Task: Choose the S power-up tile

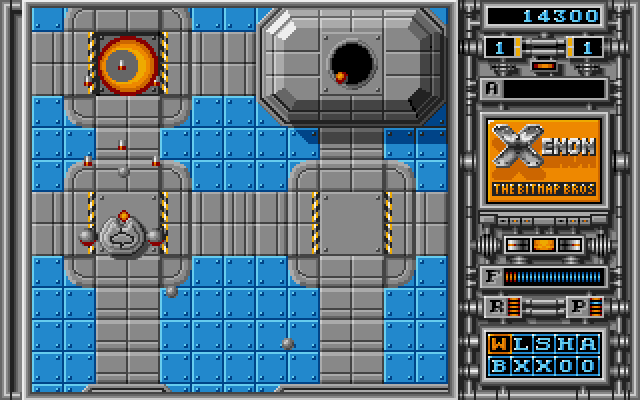Action: point(545,345)
